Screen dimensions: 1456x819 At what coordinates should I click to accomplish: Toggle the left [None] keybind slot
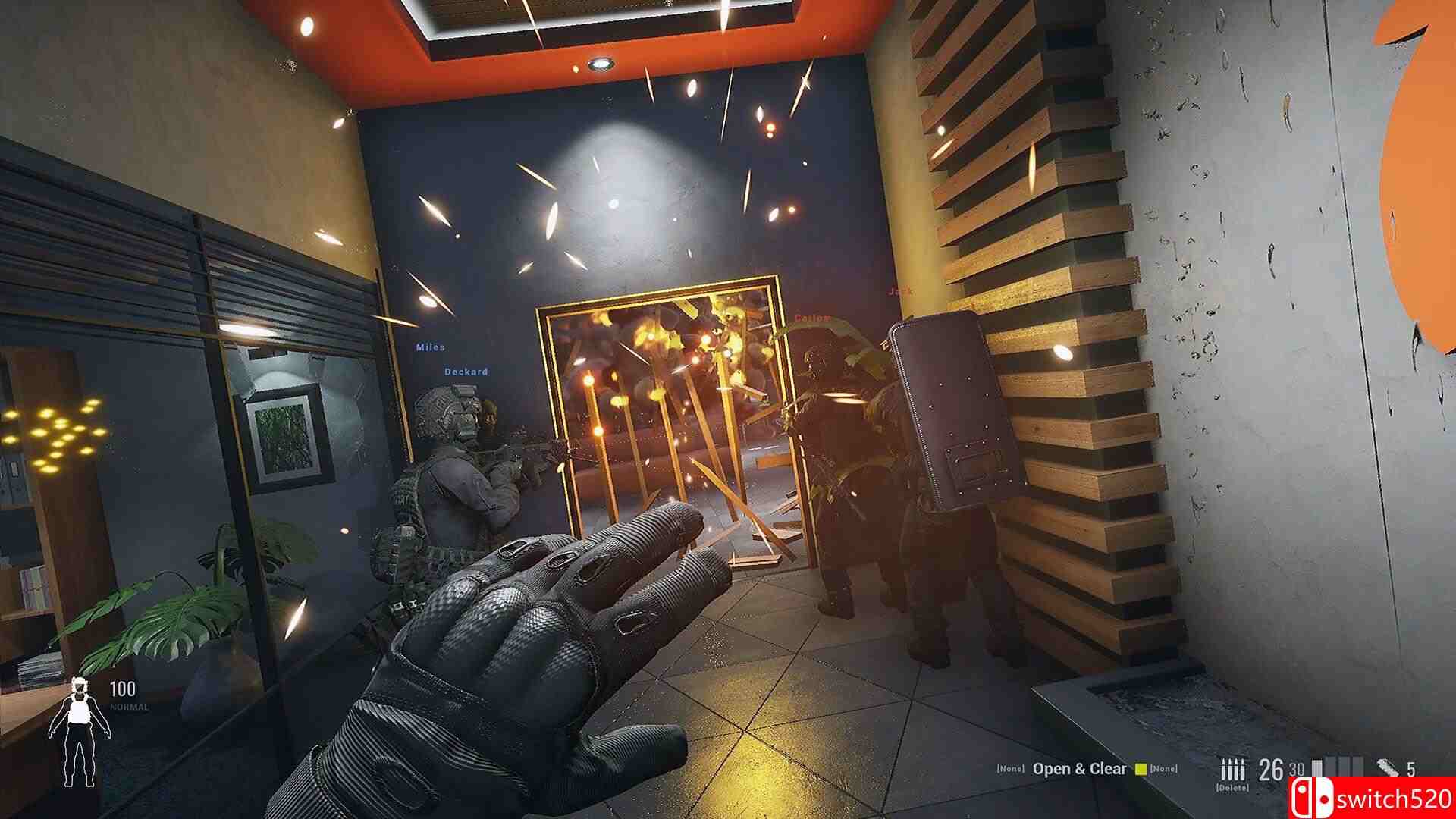pyautogui.click(x=1010, y=768)
